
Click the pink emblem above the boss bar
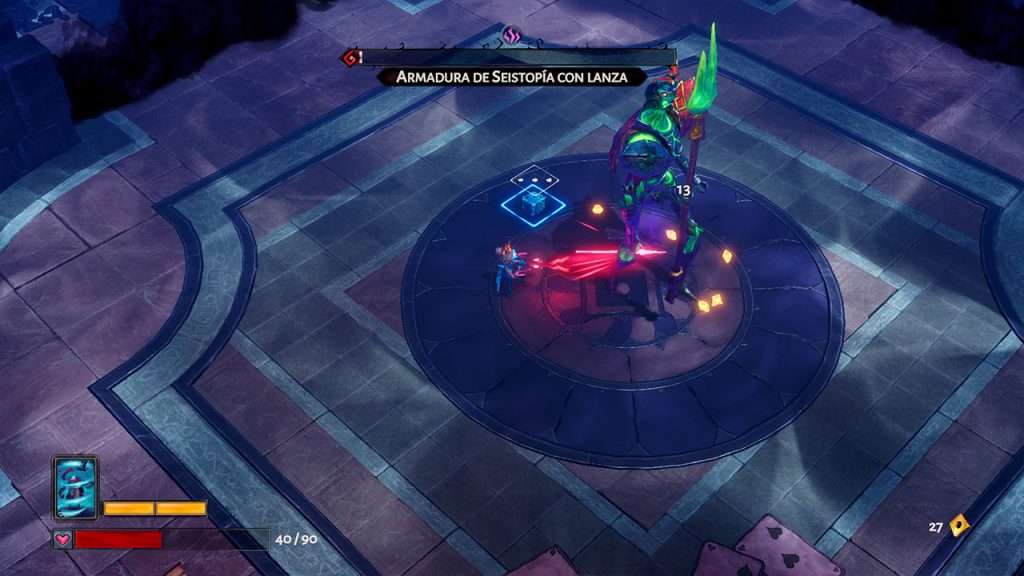[x=513, y=37]
